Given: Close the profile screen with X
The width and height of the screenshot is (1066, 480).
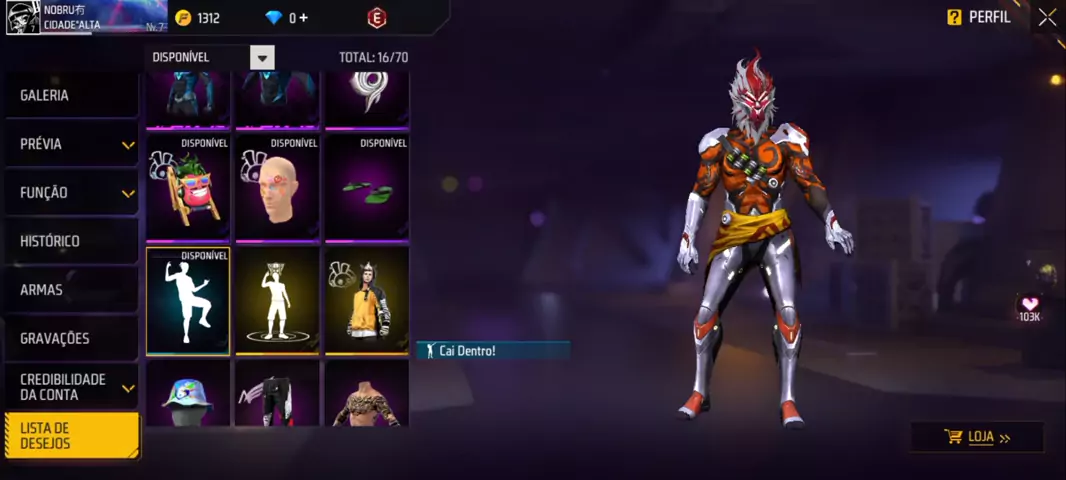Looking at the screenshot, I should 1046,17.
